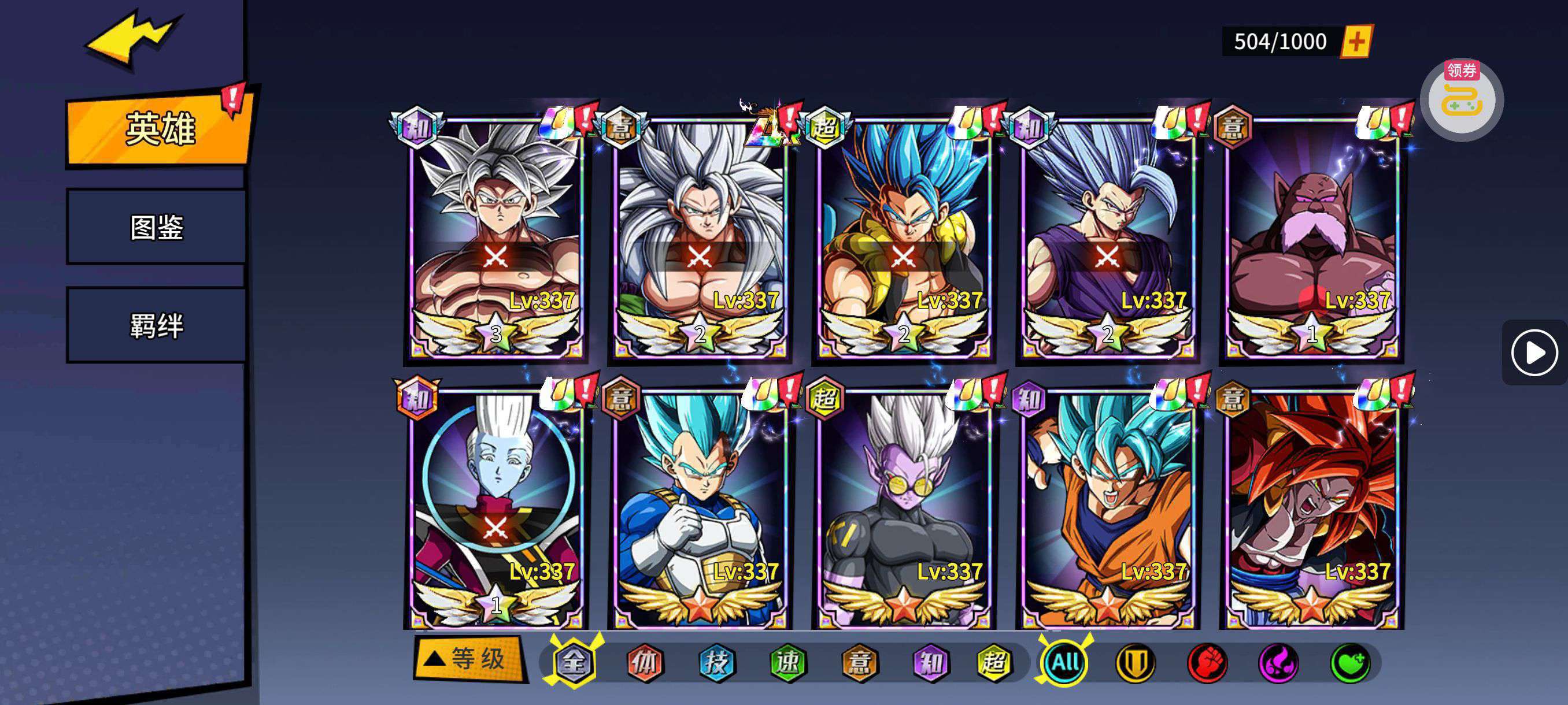Select the 英雄 heroes tab

[160, 129]
